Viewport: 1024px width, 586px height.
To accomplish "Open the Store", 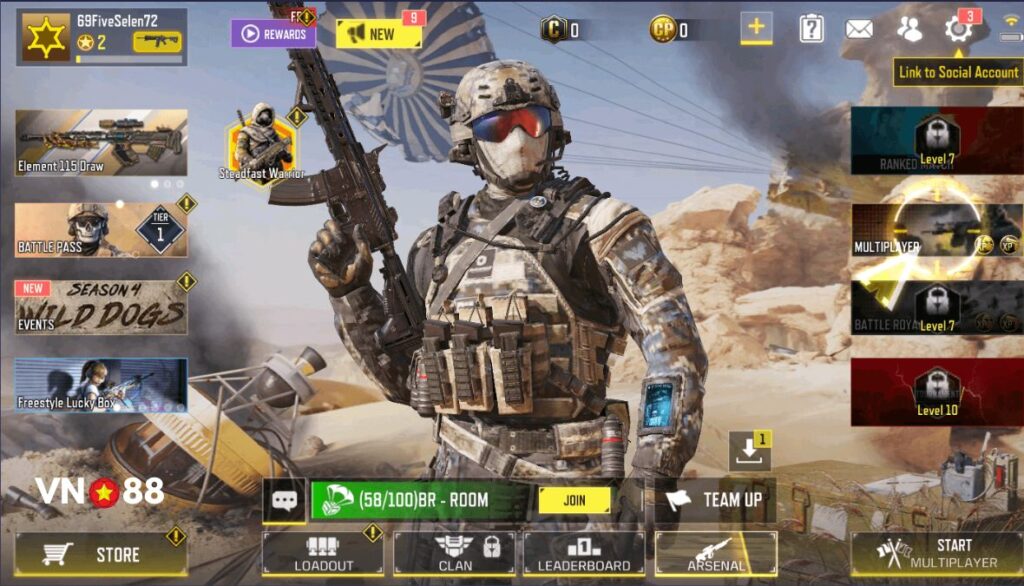I will click(100, 554).
